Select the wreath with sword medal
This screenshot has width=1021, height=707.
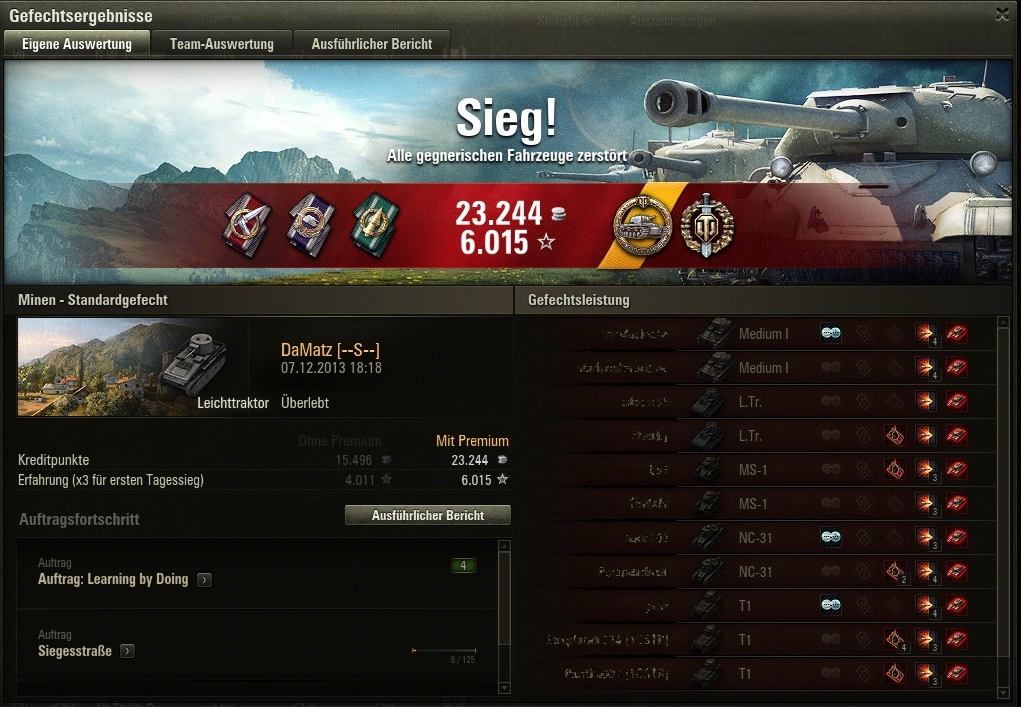(706, 225)
